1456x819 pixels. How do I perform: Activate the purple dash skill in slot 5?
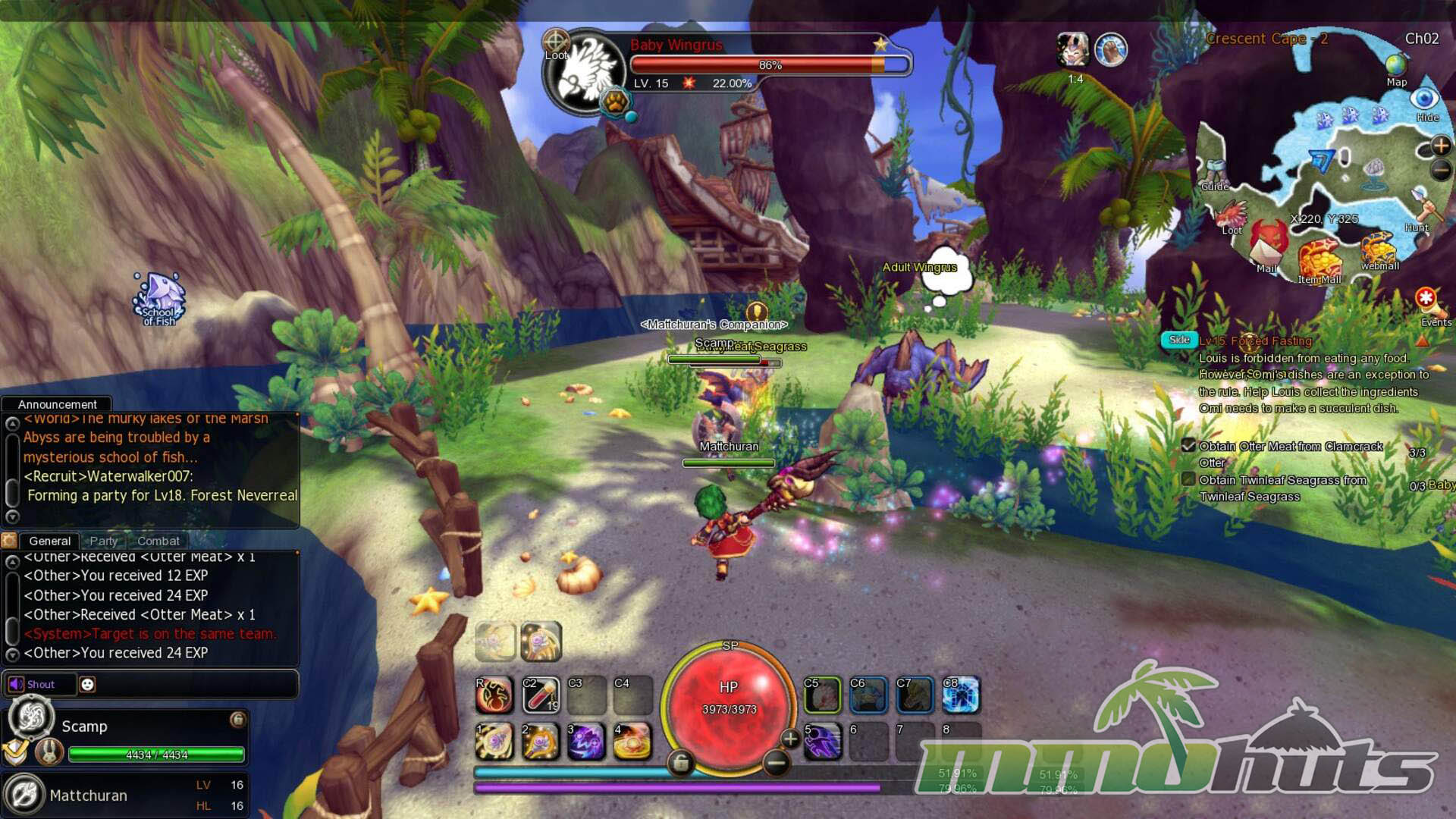coord(822,742)
